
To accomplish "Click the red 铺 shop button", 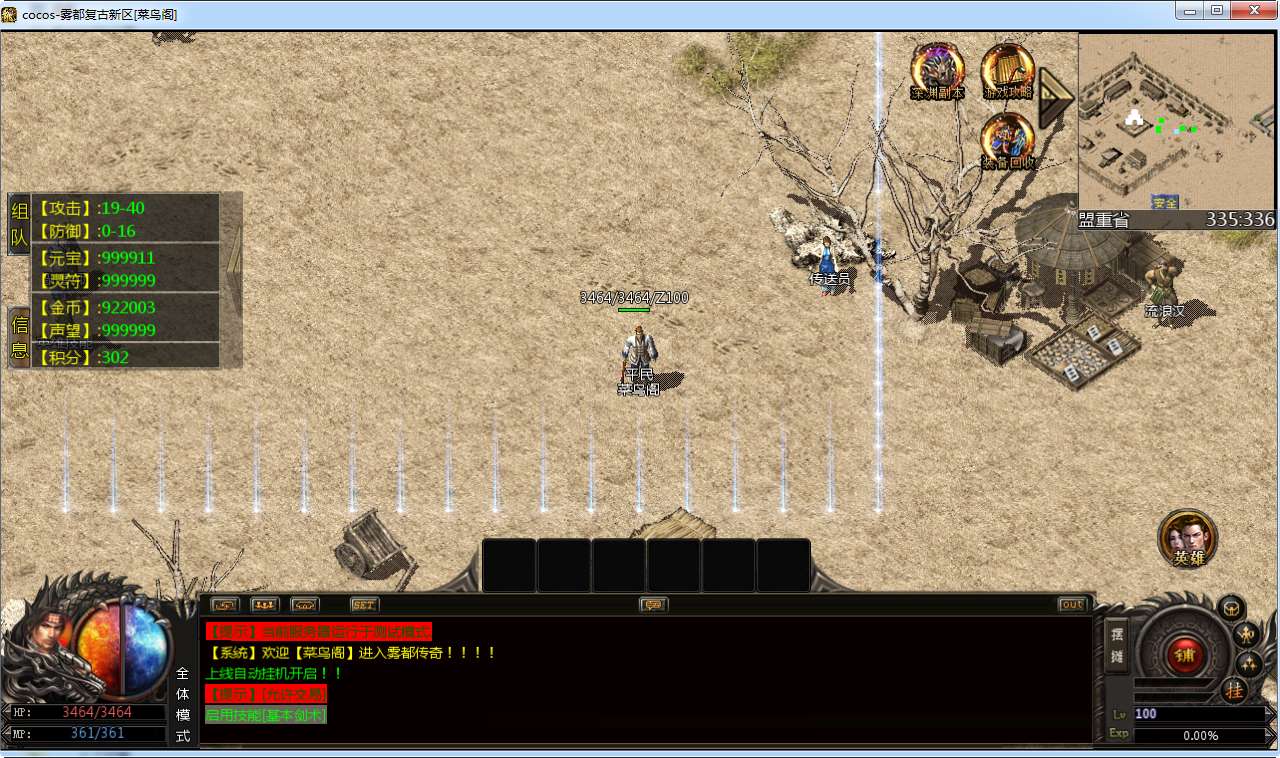I will (1185, 656).
